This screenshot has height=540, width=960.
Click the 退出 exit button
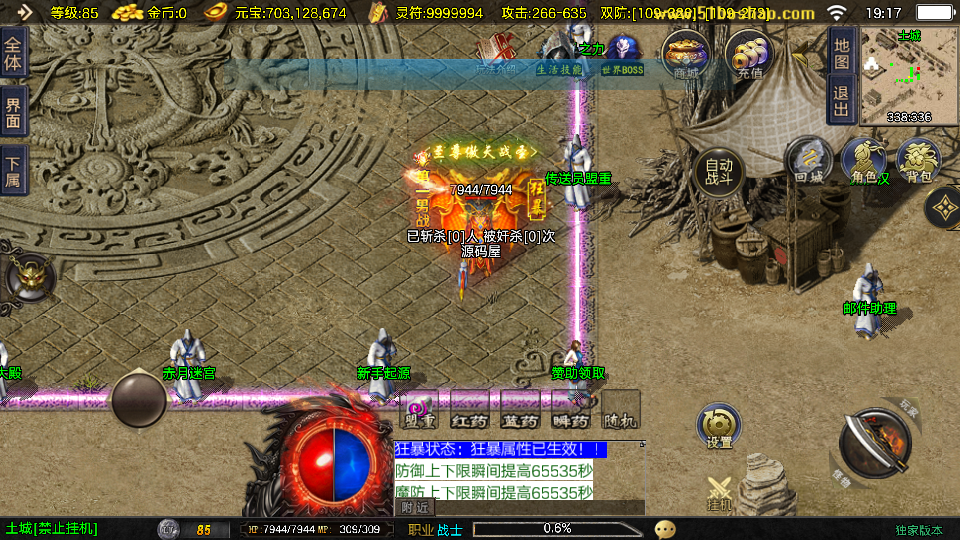(842, 100)
